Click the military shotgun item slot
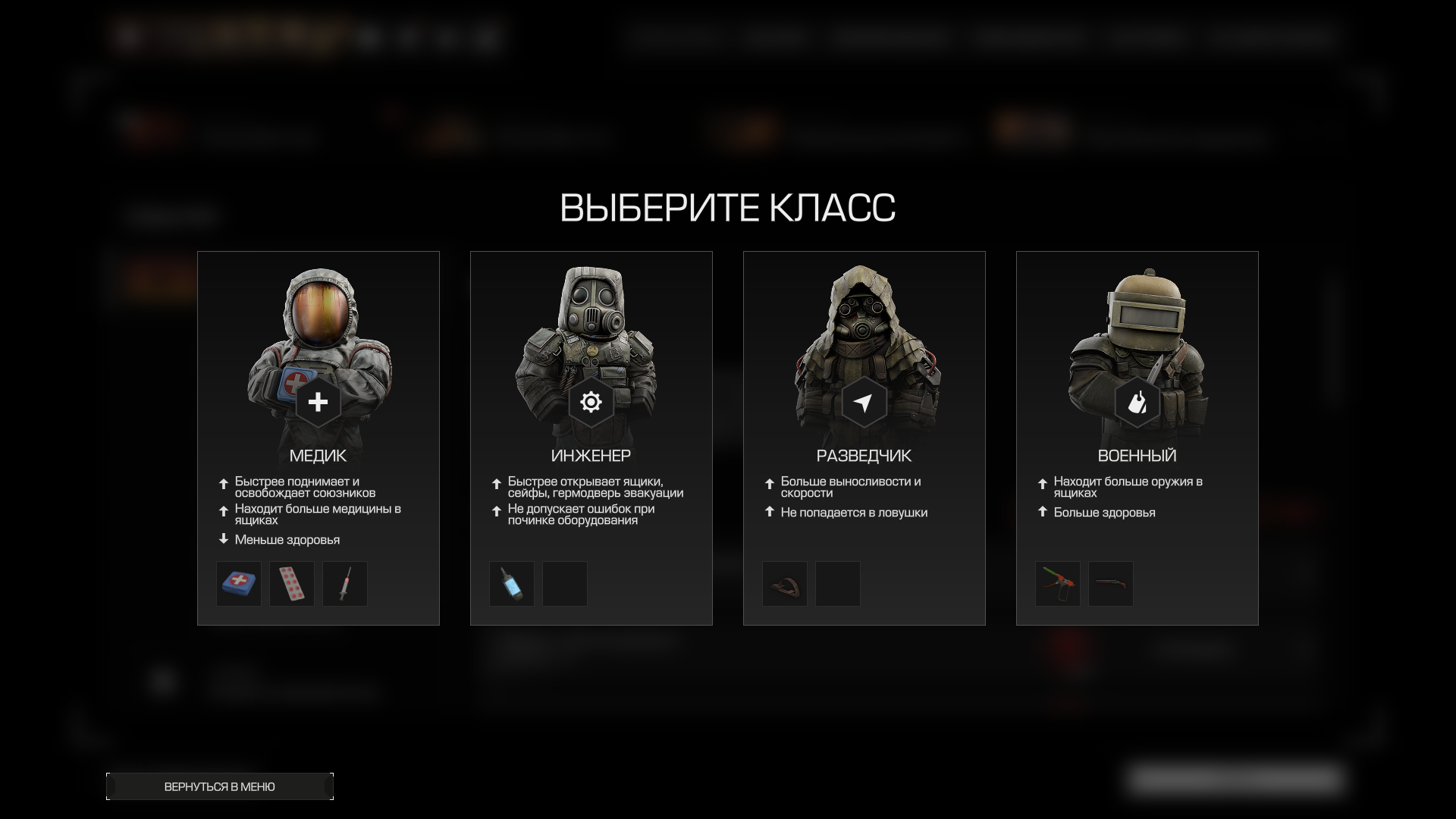The height and width of the screenshot is (819, 1456). (1111, 584)
